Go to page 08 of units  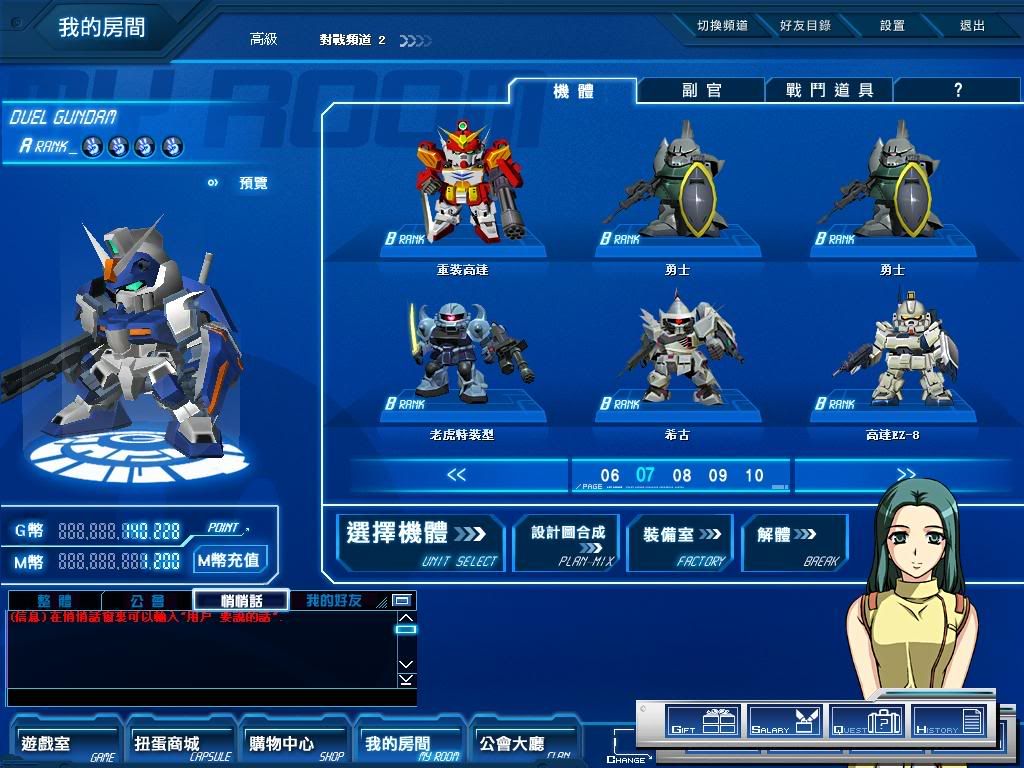click(x=682, y=476)
